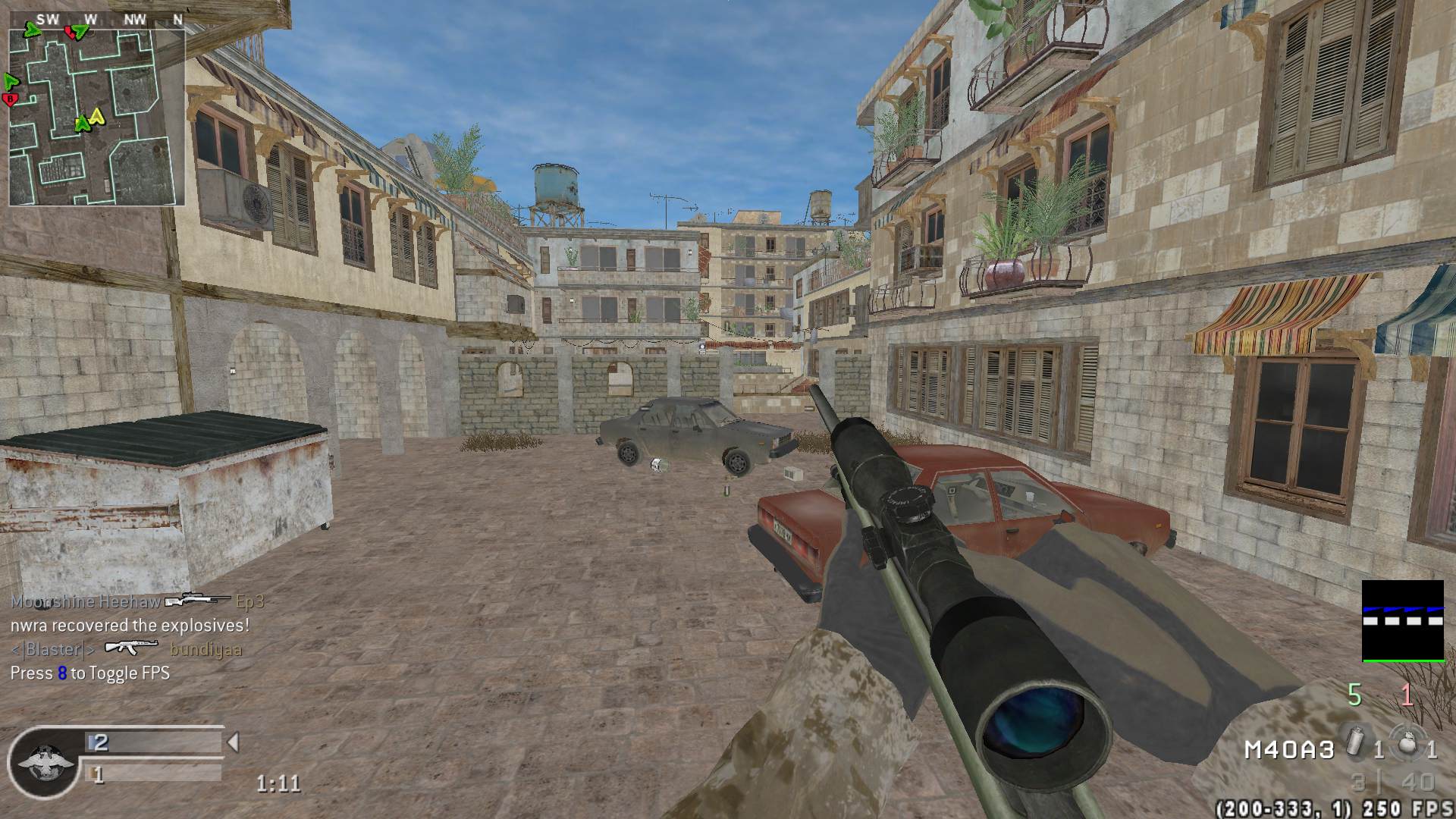
Task: Click the black lagometer graph box
Action: tap(1403, 621)
